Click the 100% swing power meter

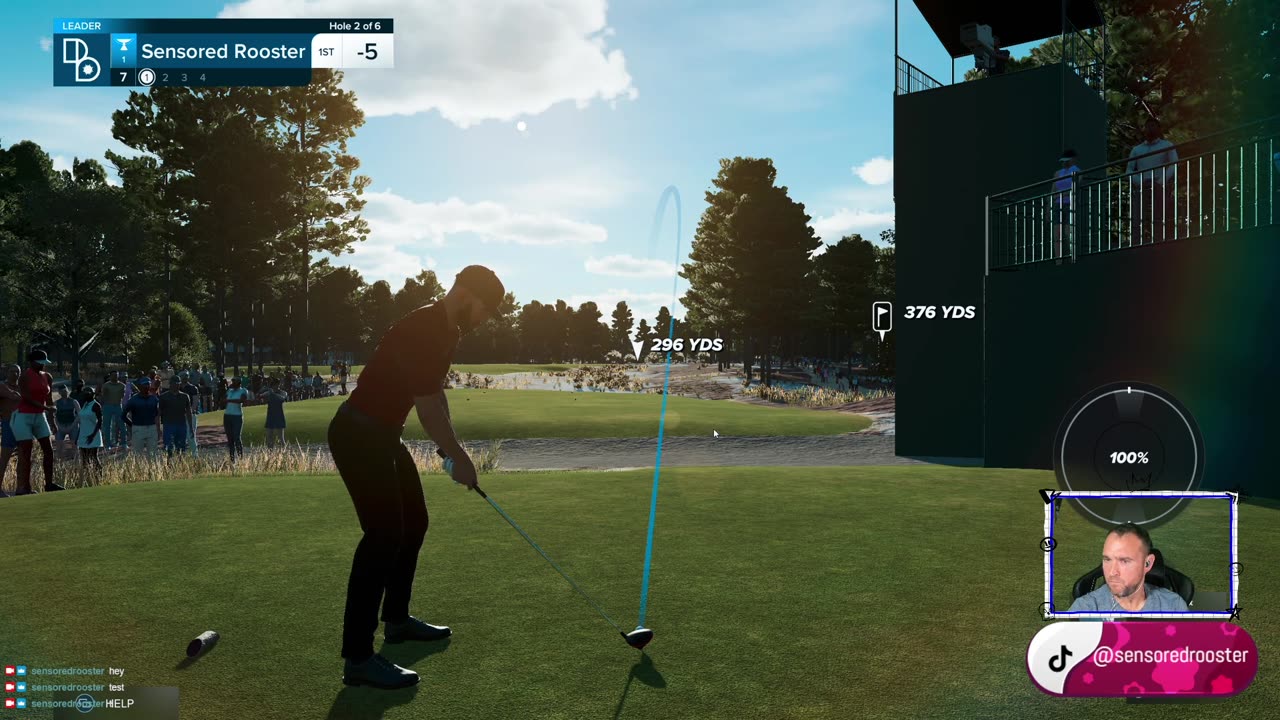(1129, 457)
